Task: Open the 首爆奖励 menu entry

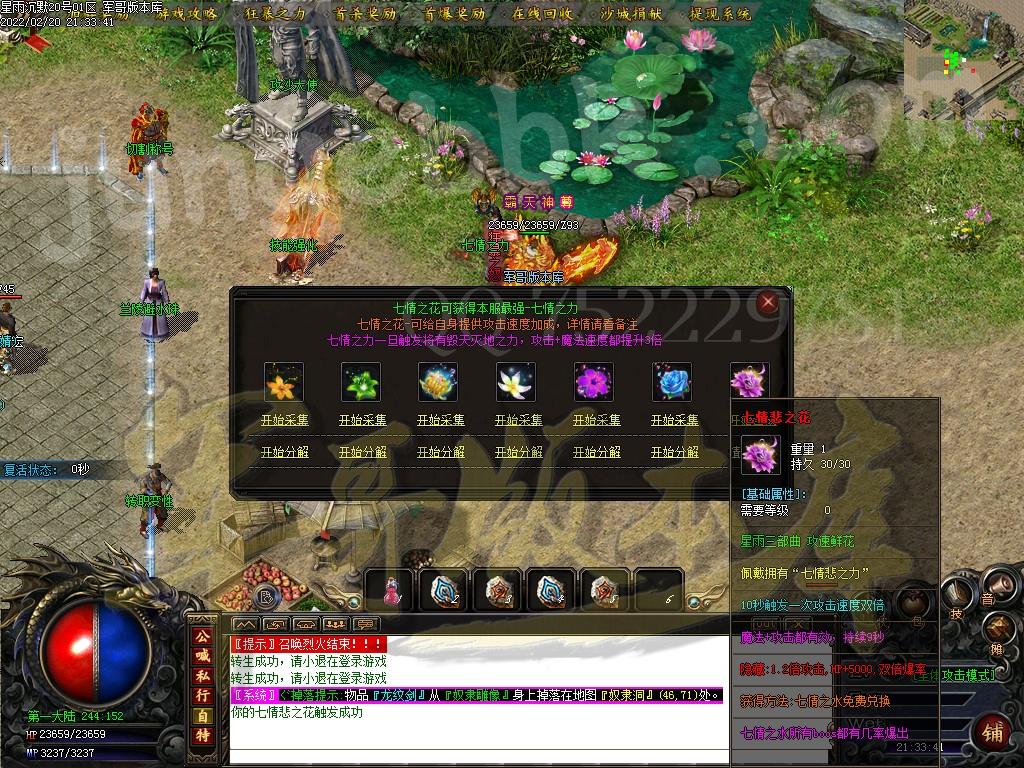Action: (453, 14)
